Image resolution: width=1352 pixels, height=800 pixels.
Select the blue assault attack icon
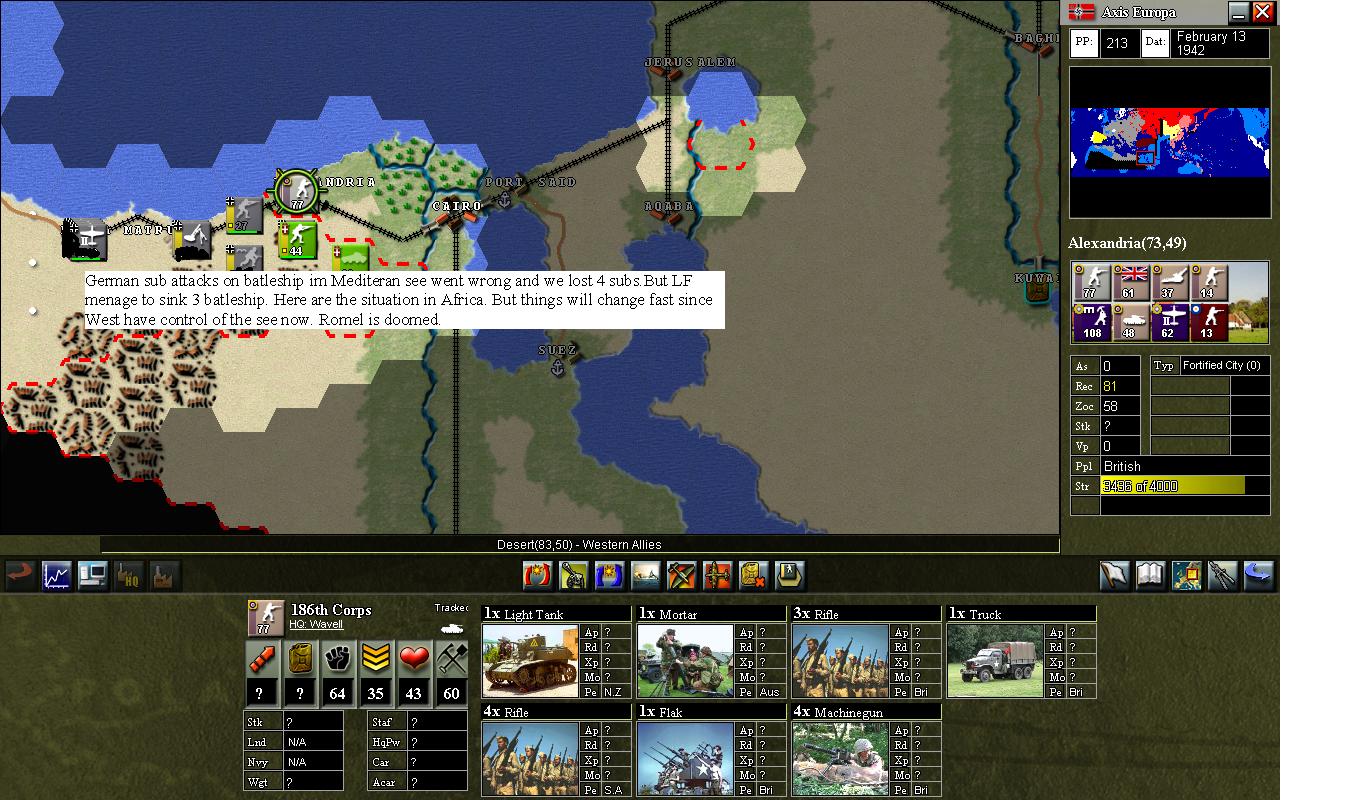(608, 576)
